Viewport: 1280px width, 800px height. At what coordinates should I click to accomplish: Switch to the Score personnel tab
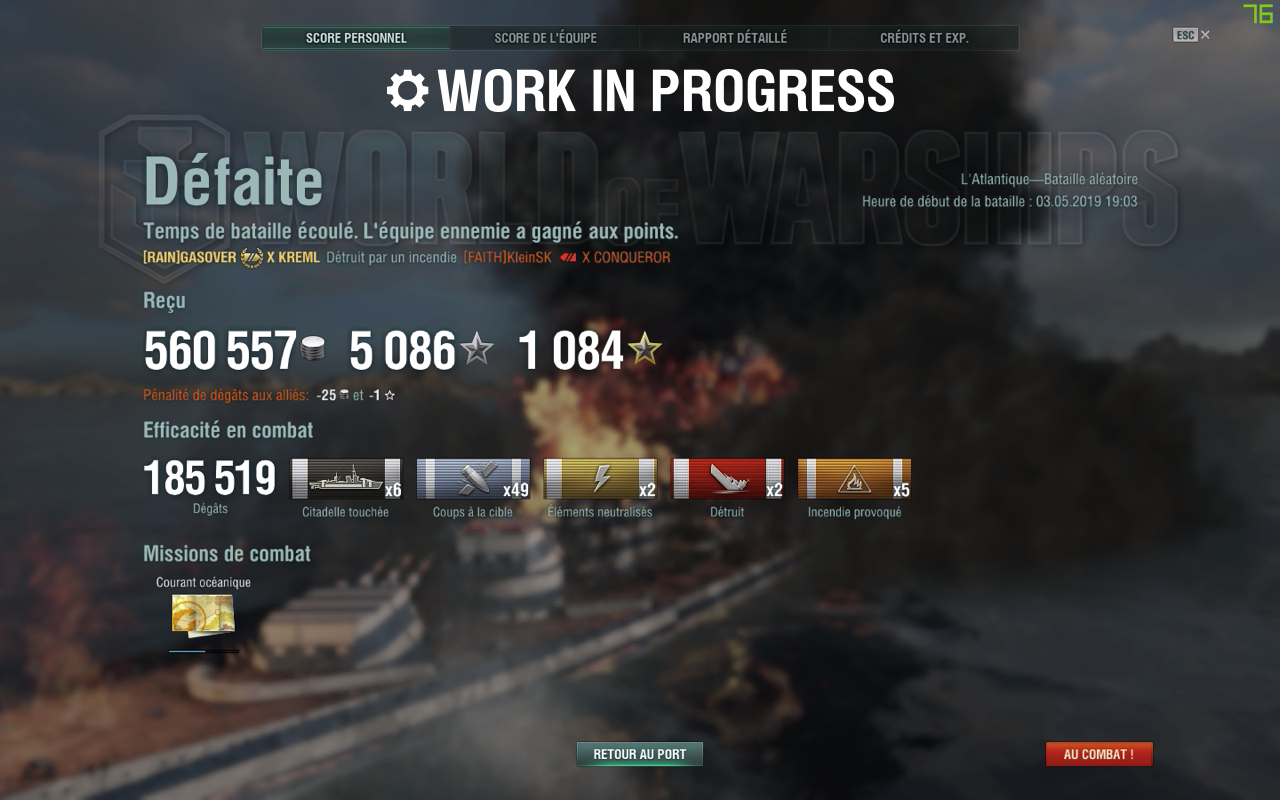(x=356, y=38)
